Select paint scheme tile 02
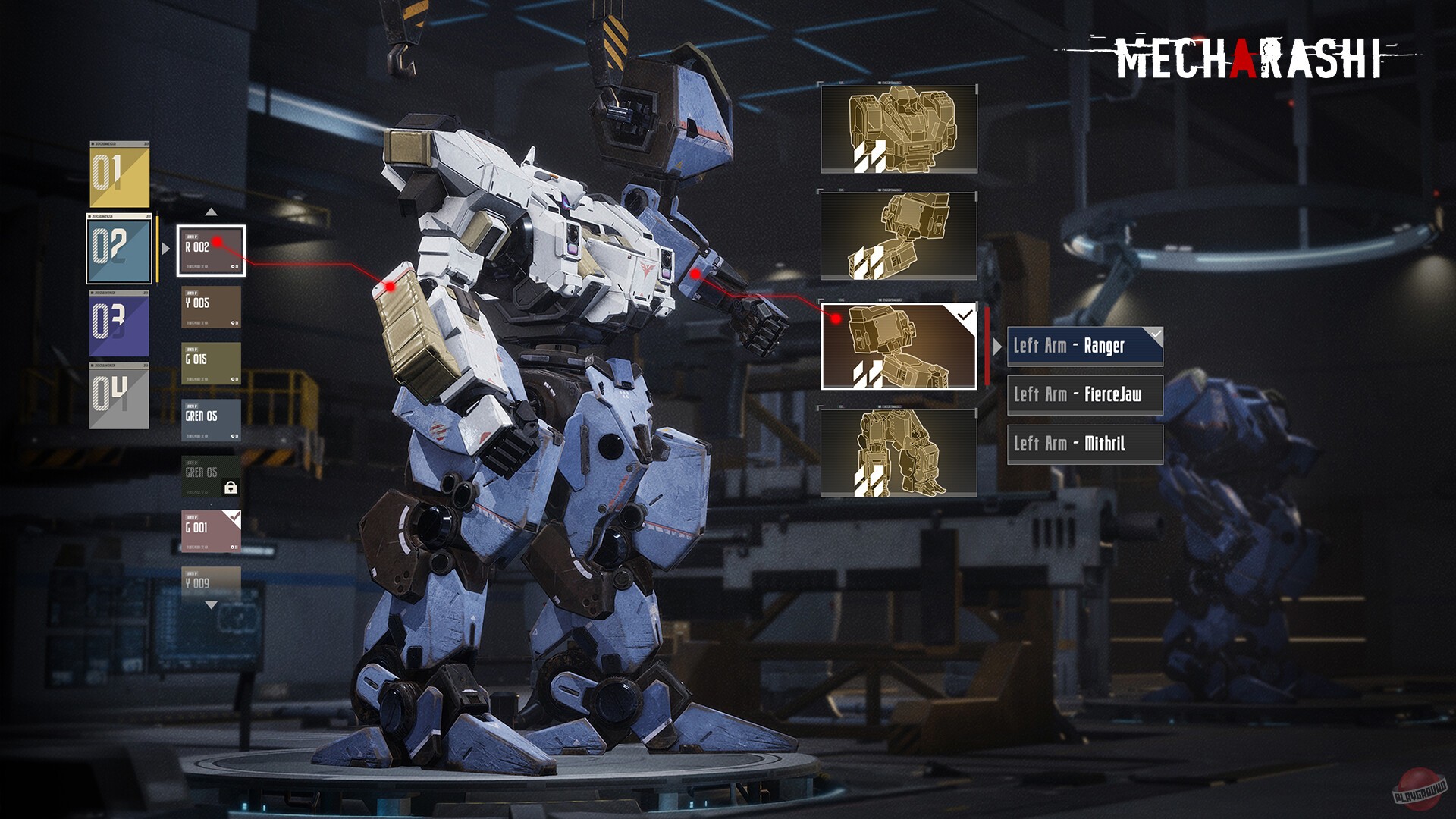The image size is (1456, 819). [x=119, y=248]
